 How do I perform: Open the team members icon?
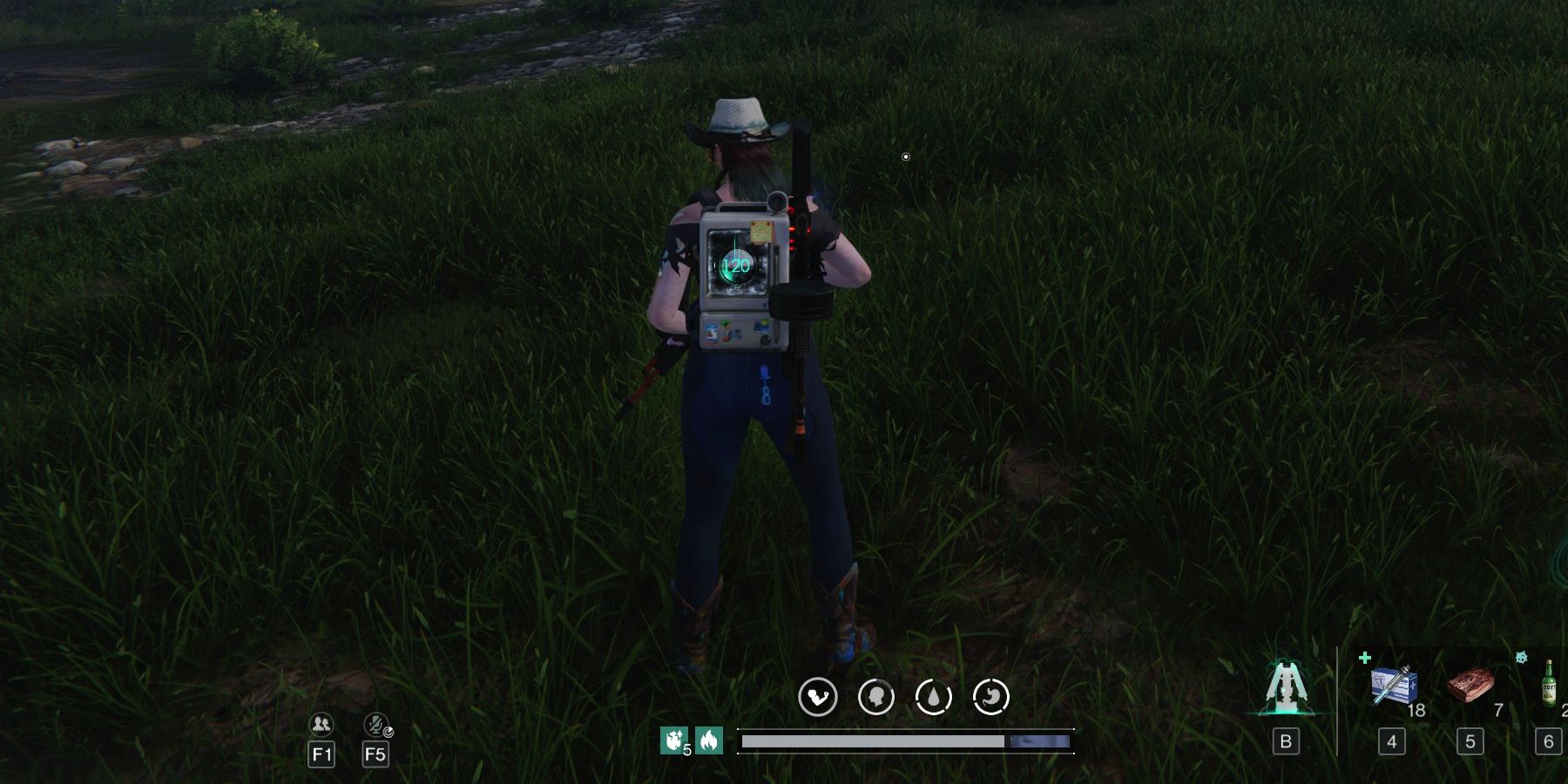coord(321,725)
